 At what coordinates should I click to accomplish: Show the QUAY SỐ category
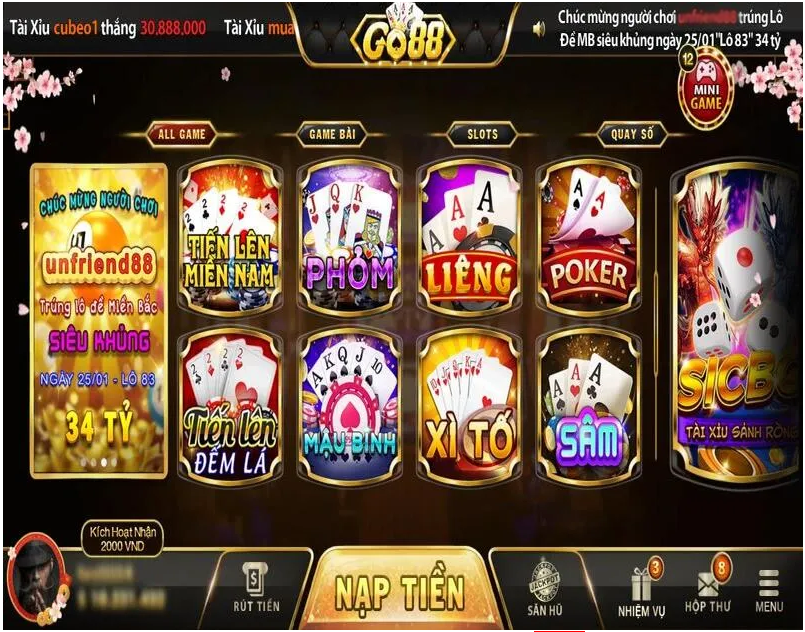[x=632, y=134]
